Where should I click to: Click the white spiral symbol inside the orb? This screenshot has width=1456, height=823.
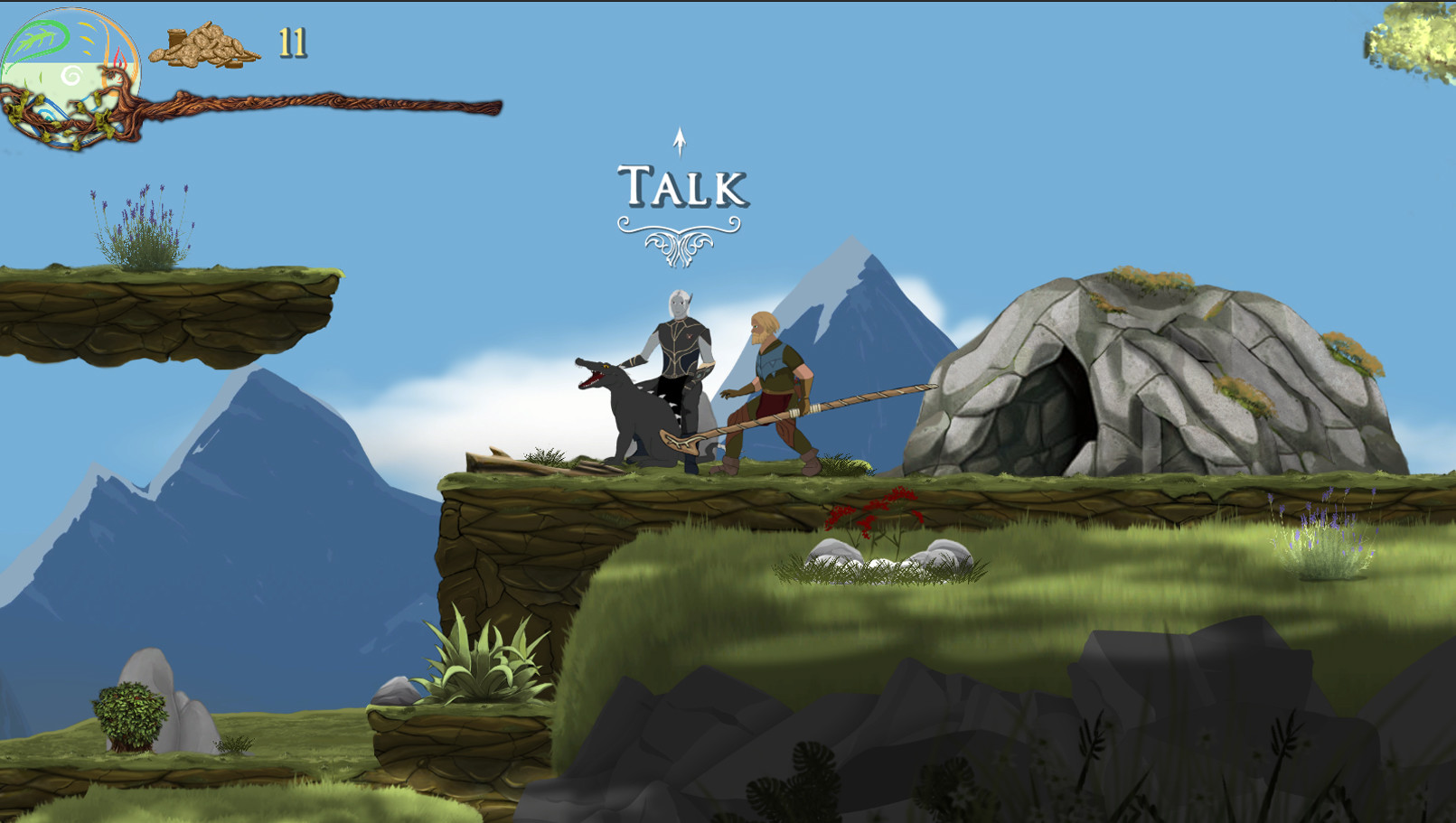[x=72, y=75]
